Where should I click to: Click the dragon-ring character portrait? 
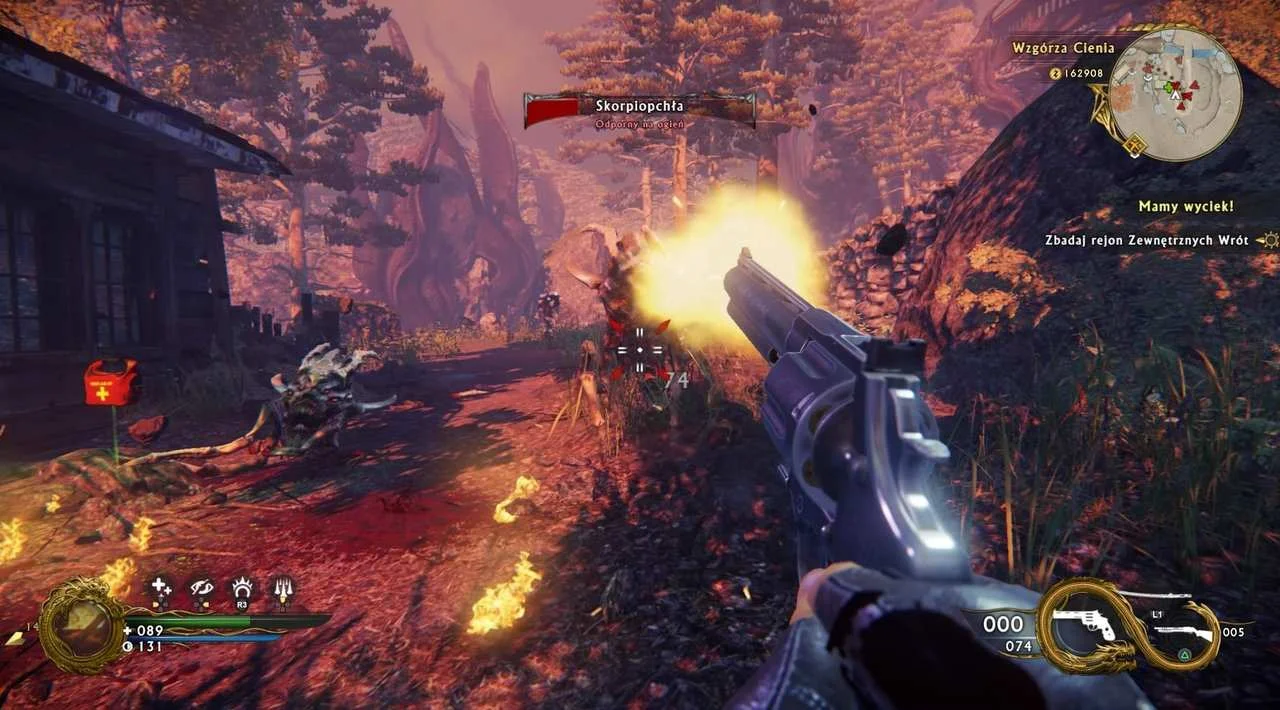pyautogui.click(x=82, y=627)
